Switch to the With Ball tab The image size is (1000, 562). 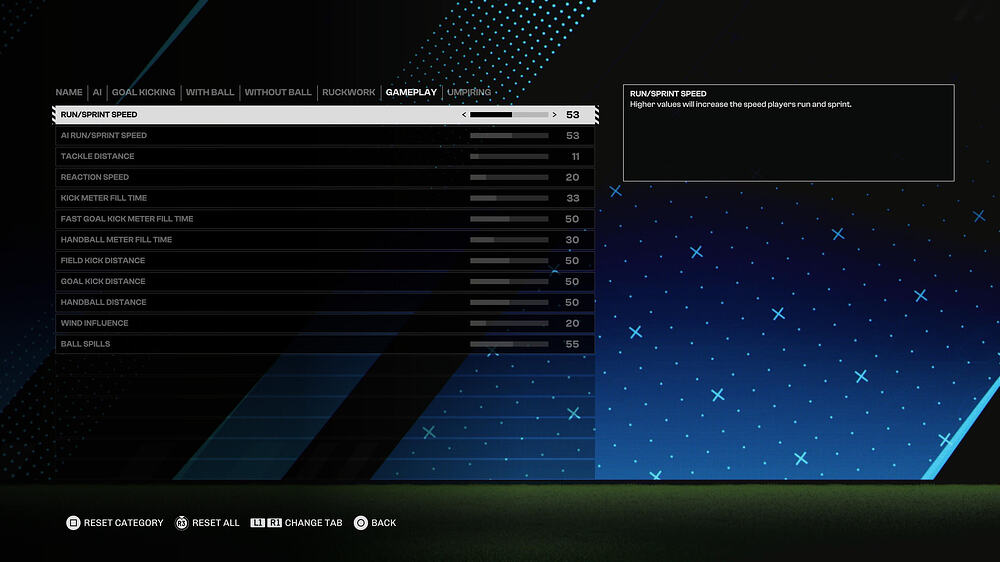click(210, 93)
